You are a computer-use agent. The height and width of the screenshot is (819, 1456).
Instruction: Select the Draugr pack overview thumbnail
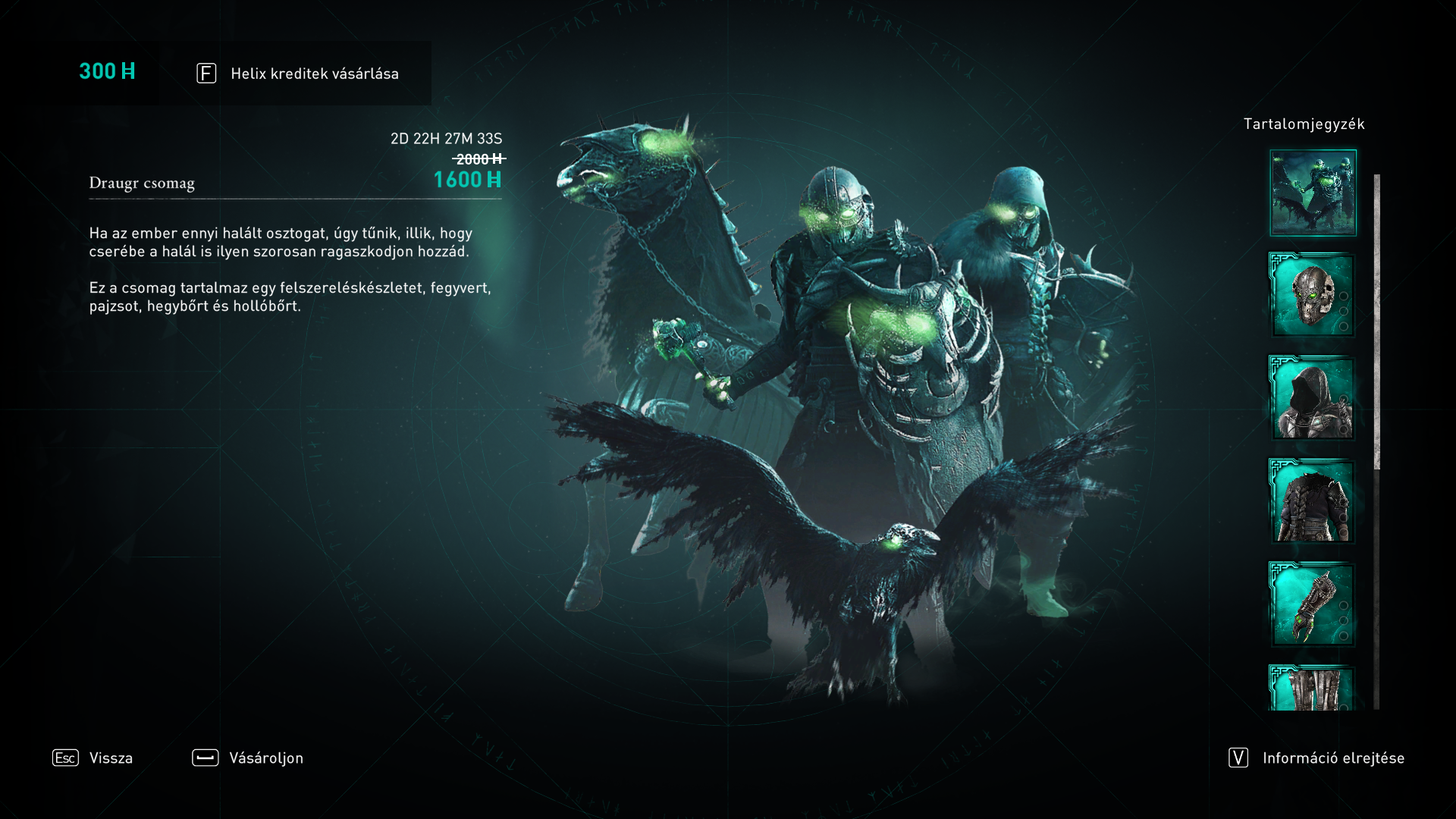tap(1313, 193)
